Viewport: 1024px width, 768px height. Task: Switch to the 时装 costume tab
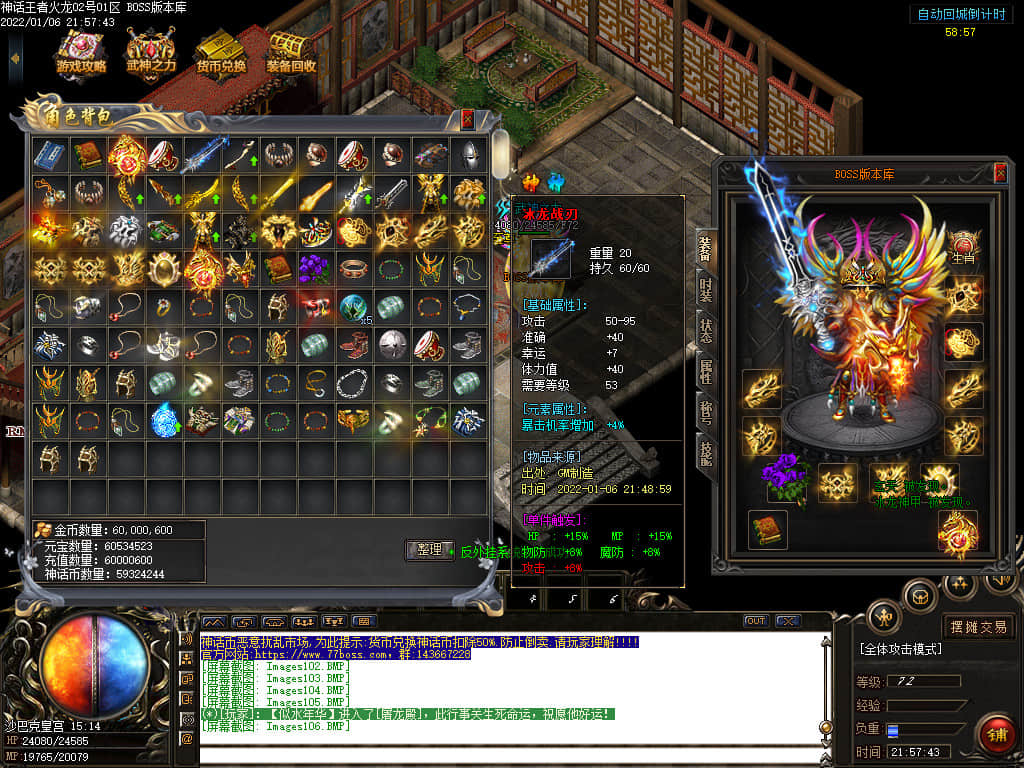coord(705,290)
